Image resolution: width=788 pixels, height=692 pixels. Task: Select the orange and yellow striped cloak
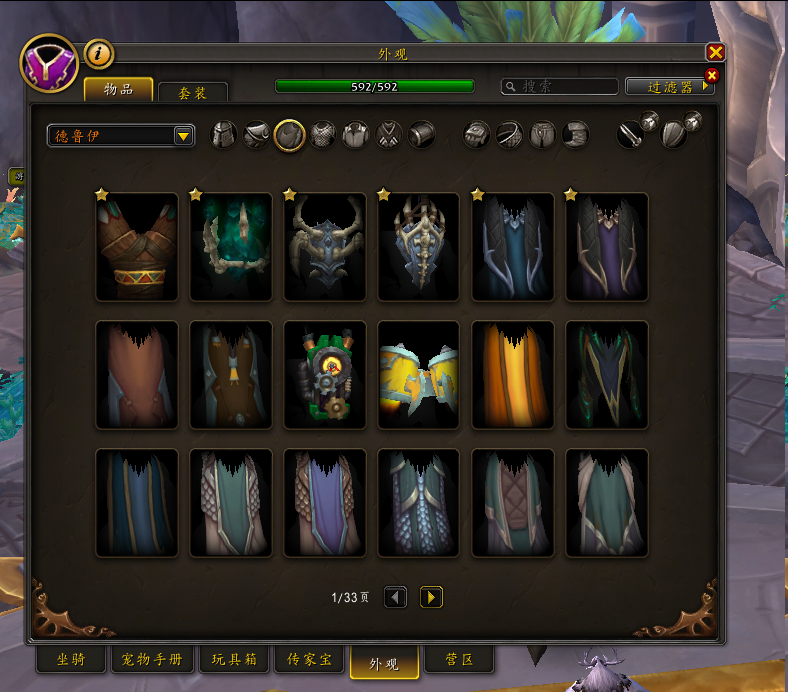coord(513,375)
